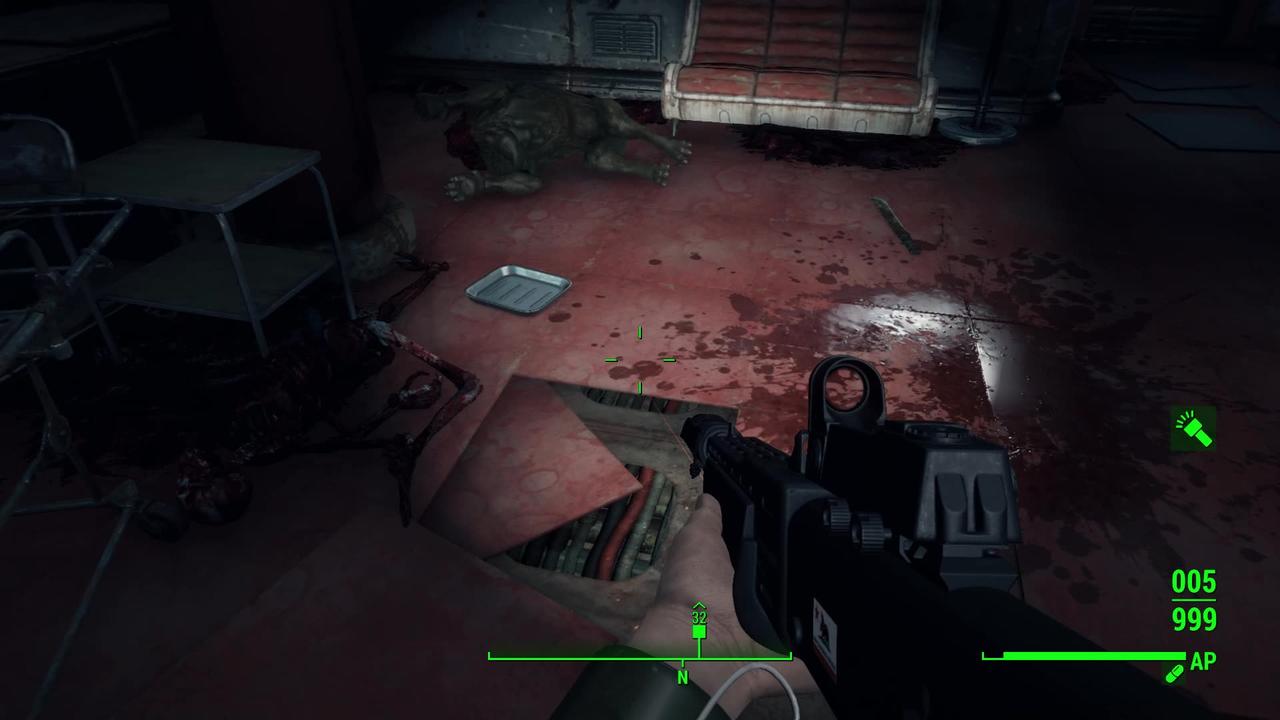The image size is (1280, 720).
Task: Open the metal serving tray on the floor
Action: point(520,288)
